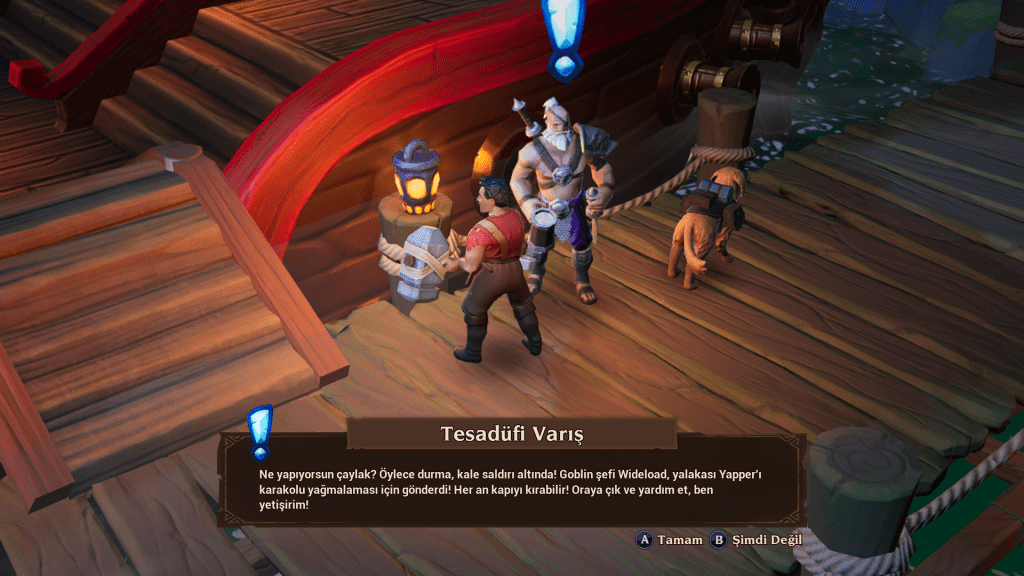The image size is (1024, 576).
Task: Accept the quest with Tamam
Action: 670,540
